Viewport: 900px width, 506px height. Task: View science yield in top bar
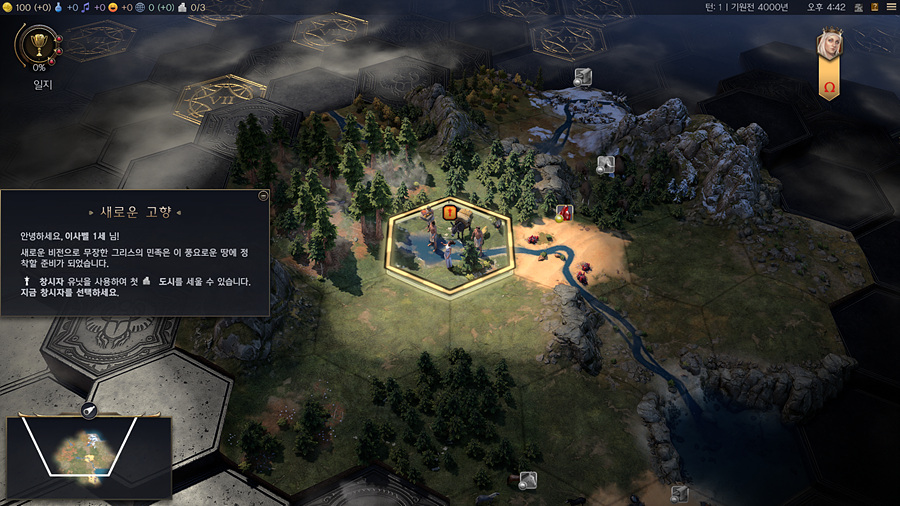coord(62,7)
